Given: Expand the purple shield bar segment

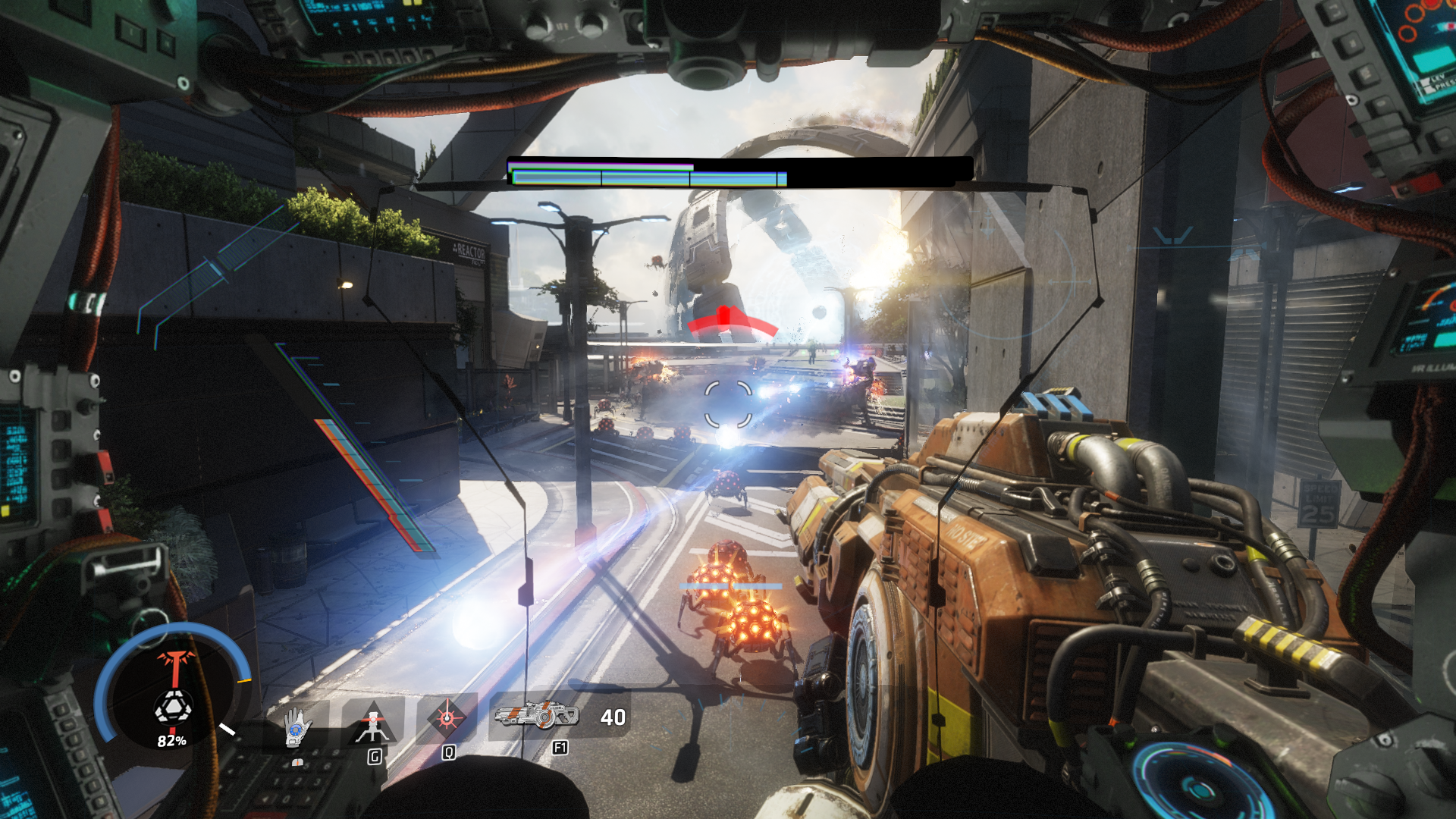Looking at the screenshot, I should pyautogui.click(x=599, y=165).
